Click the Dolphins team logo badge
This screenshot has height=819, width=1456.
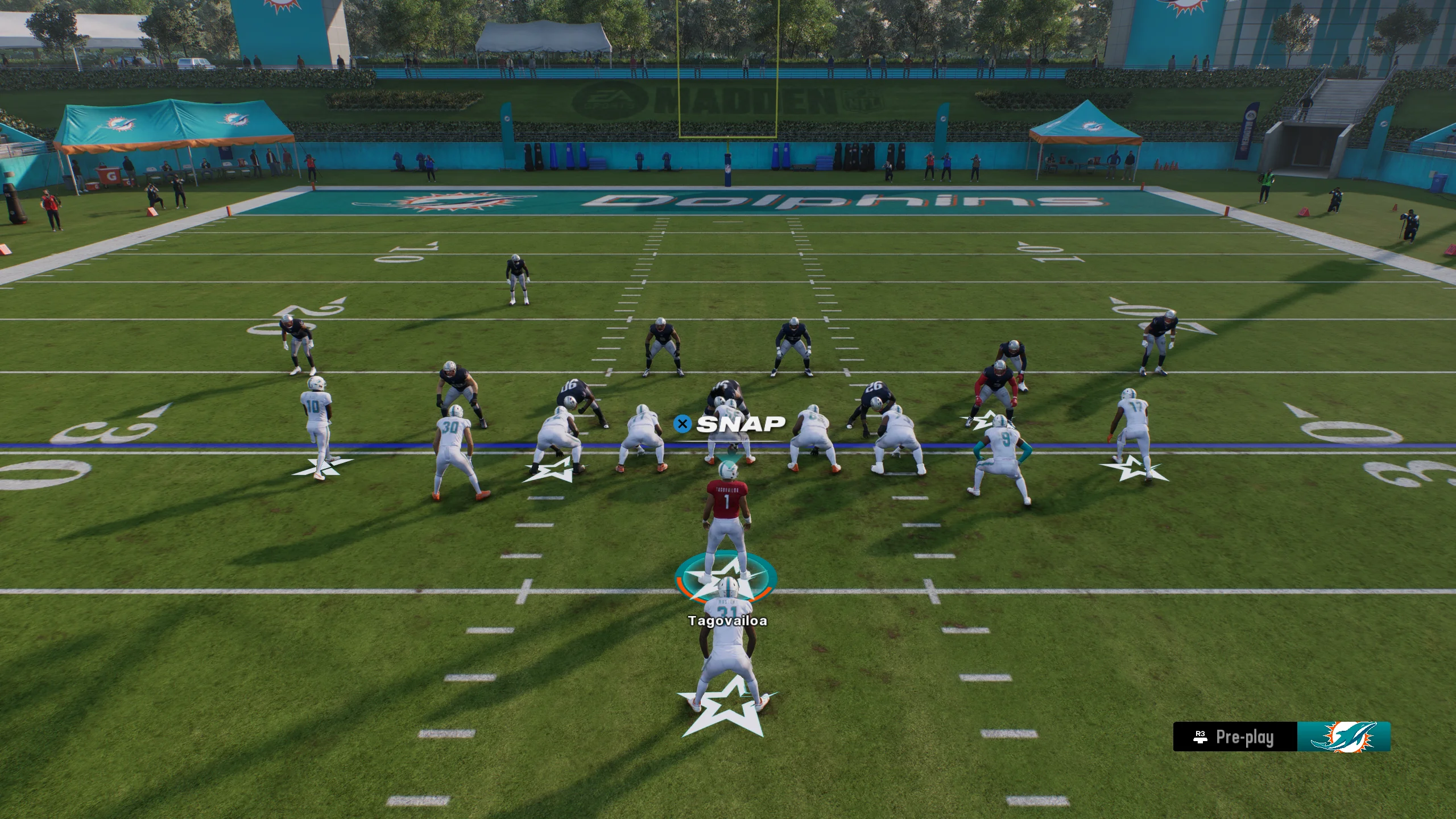point(1343,737)
